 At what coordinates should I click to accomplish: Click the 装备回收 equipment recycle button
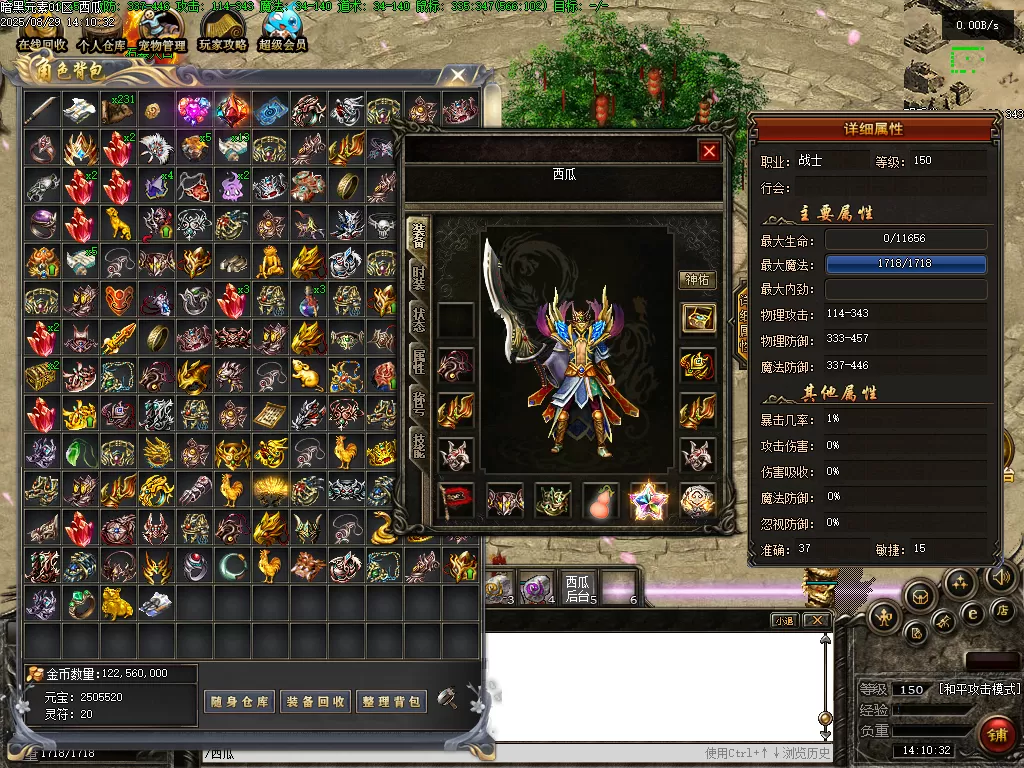[315, 701]
